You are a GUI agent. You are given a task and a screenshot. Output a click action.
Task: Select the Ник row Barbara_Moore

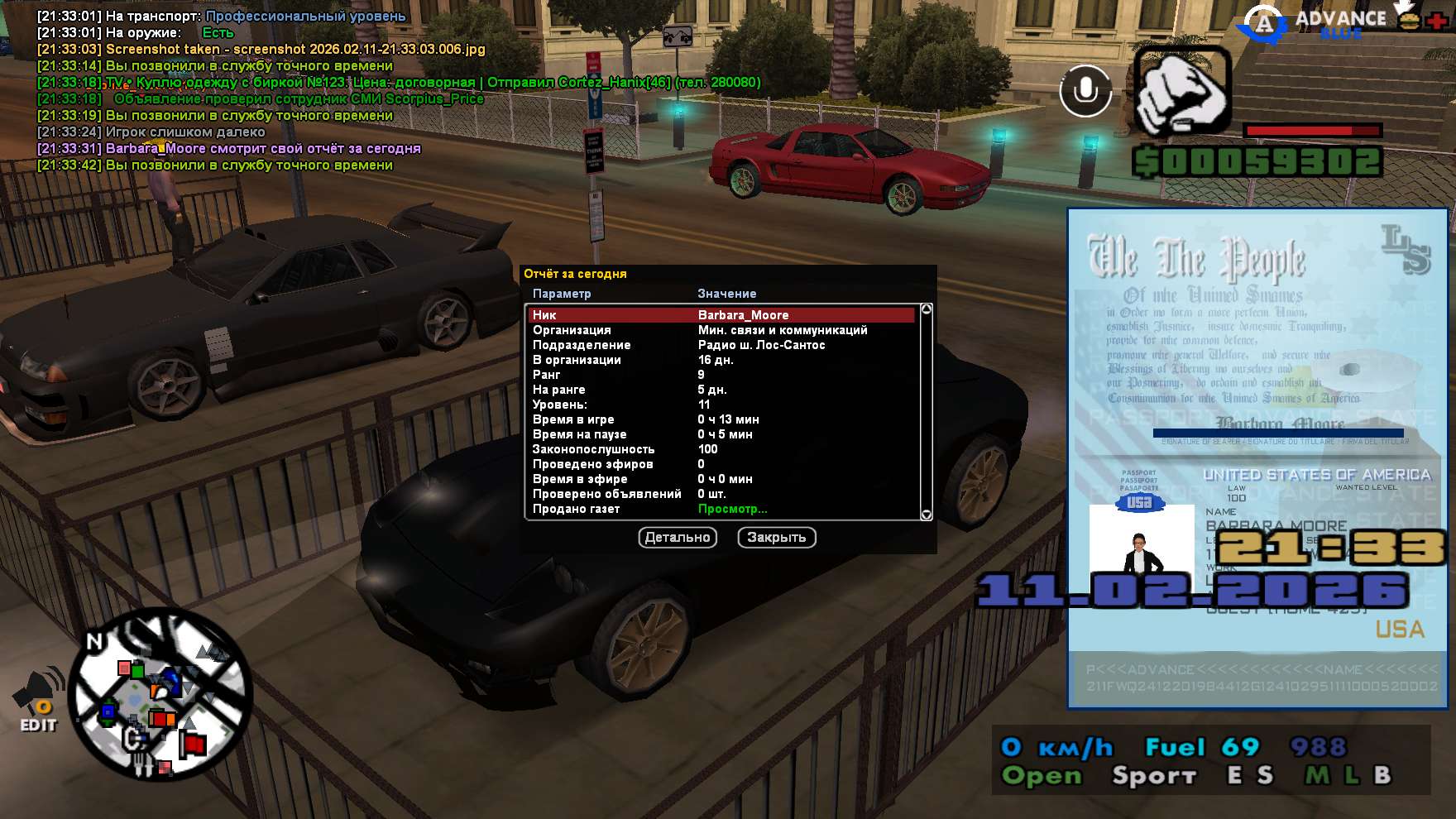click(x=721, y=315)
